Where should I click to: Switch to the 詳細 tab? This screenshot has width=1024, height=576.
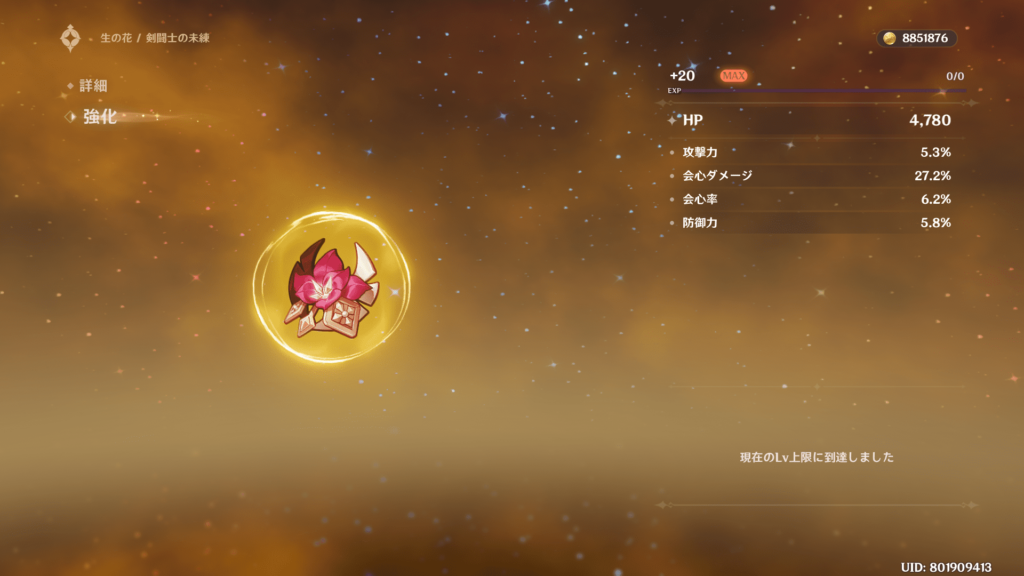(x=93, y=86)
